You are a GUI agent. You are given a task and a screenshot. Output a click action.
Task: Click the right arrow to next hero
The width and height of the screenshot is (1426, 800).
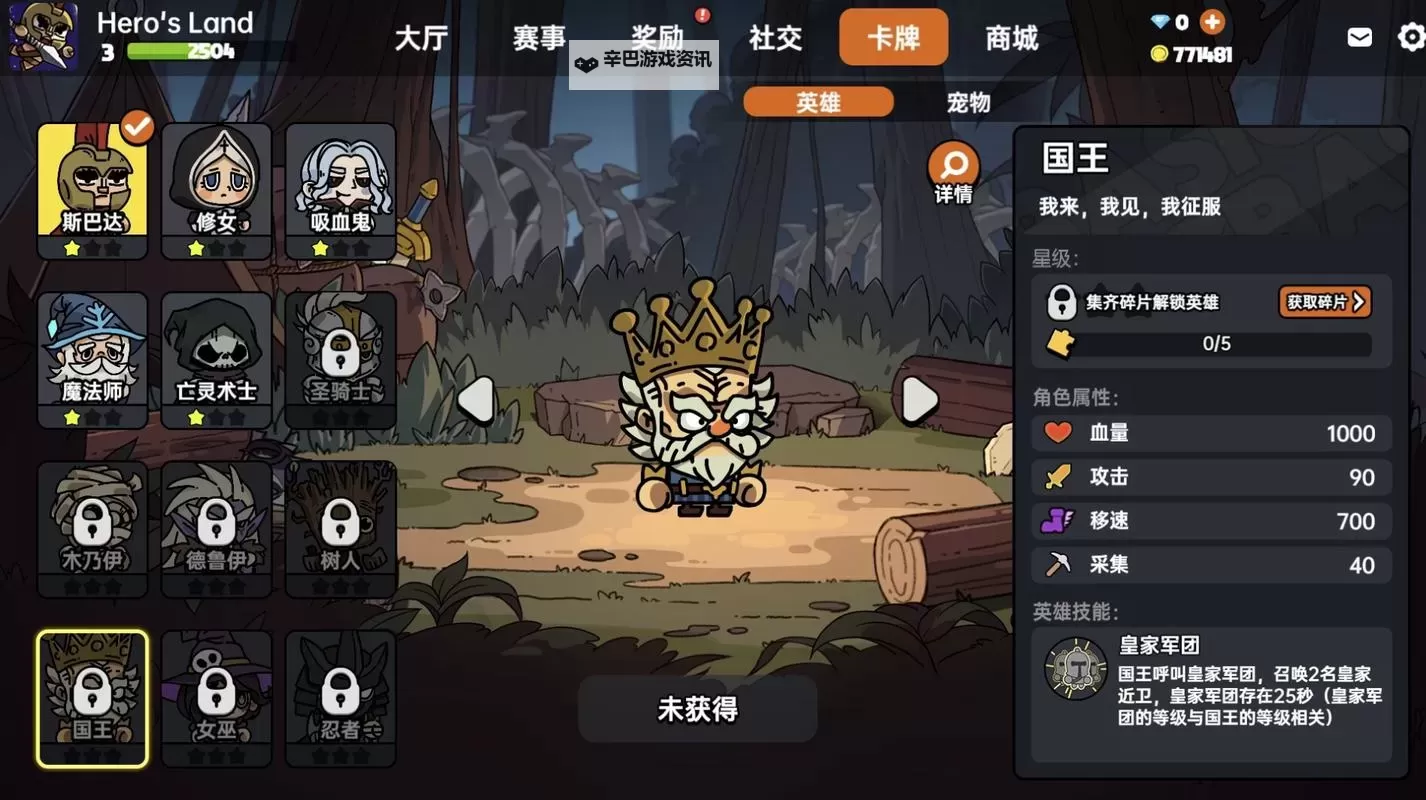click(x=919, y=398)
